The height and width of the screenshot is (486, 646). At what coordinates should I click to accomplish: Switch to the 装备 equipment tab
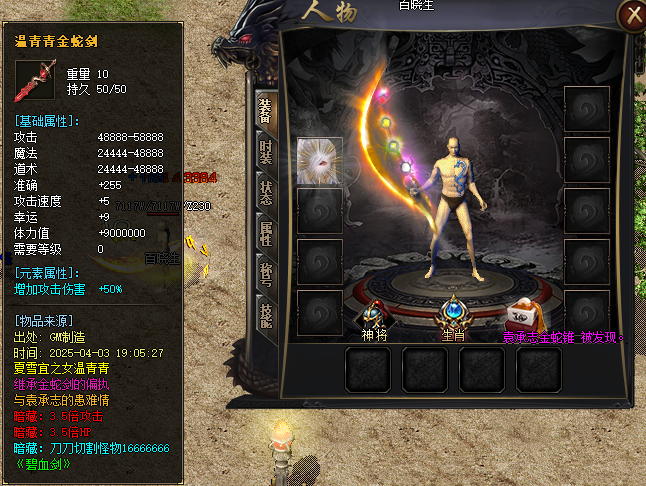(265, 111)
